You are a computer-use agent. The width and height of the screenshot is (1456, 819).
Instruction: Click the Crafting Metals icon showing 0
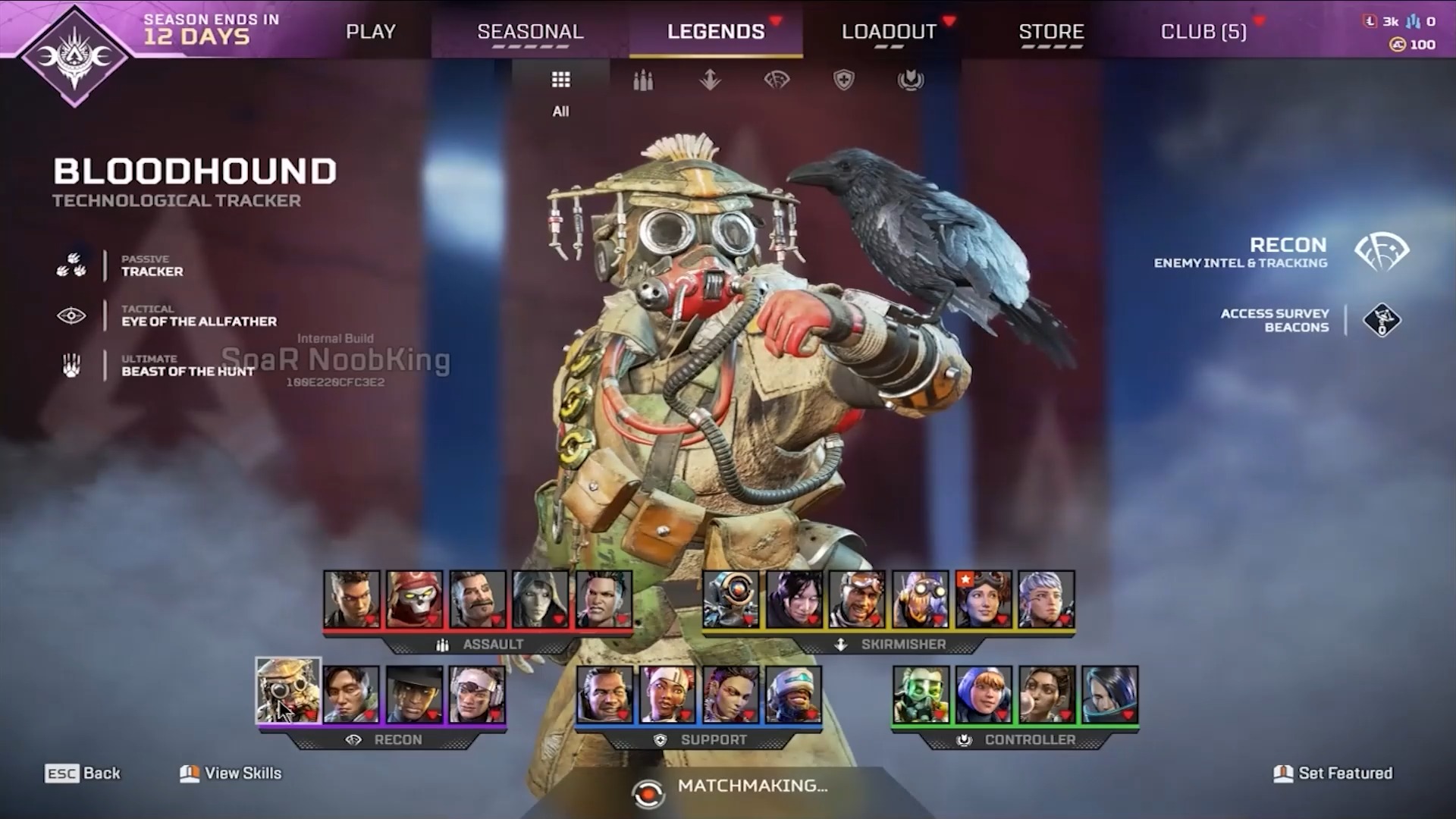[x=1414, y=21]
